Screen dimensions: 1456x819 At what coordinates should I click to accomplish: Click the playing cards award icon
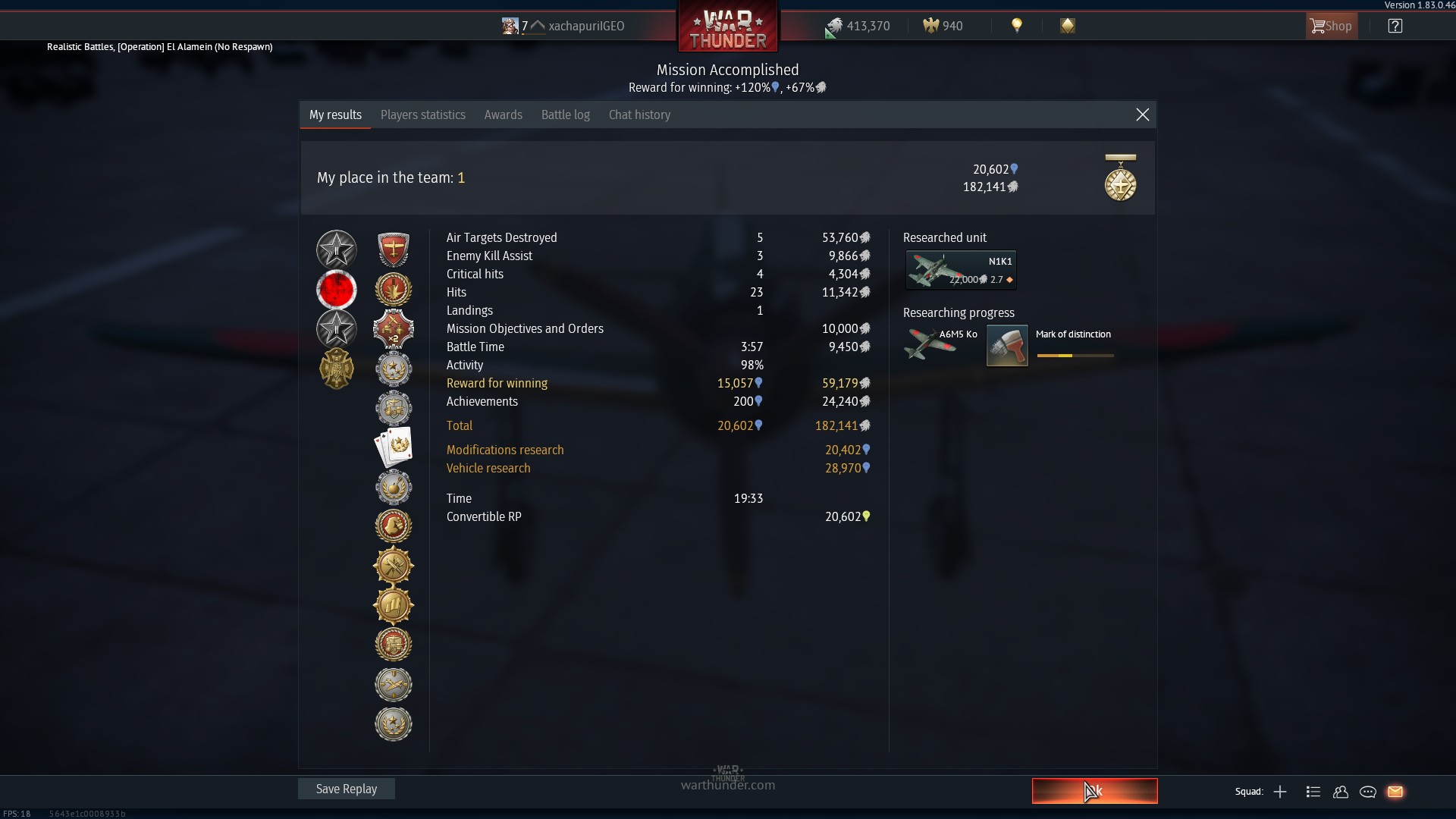coord(394,447)
